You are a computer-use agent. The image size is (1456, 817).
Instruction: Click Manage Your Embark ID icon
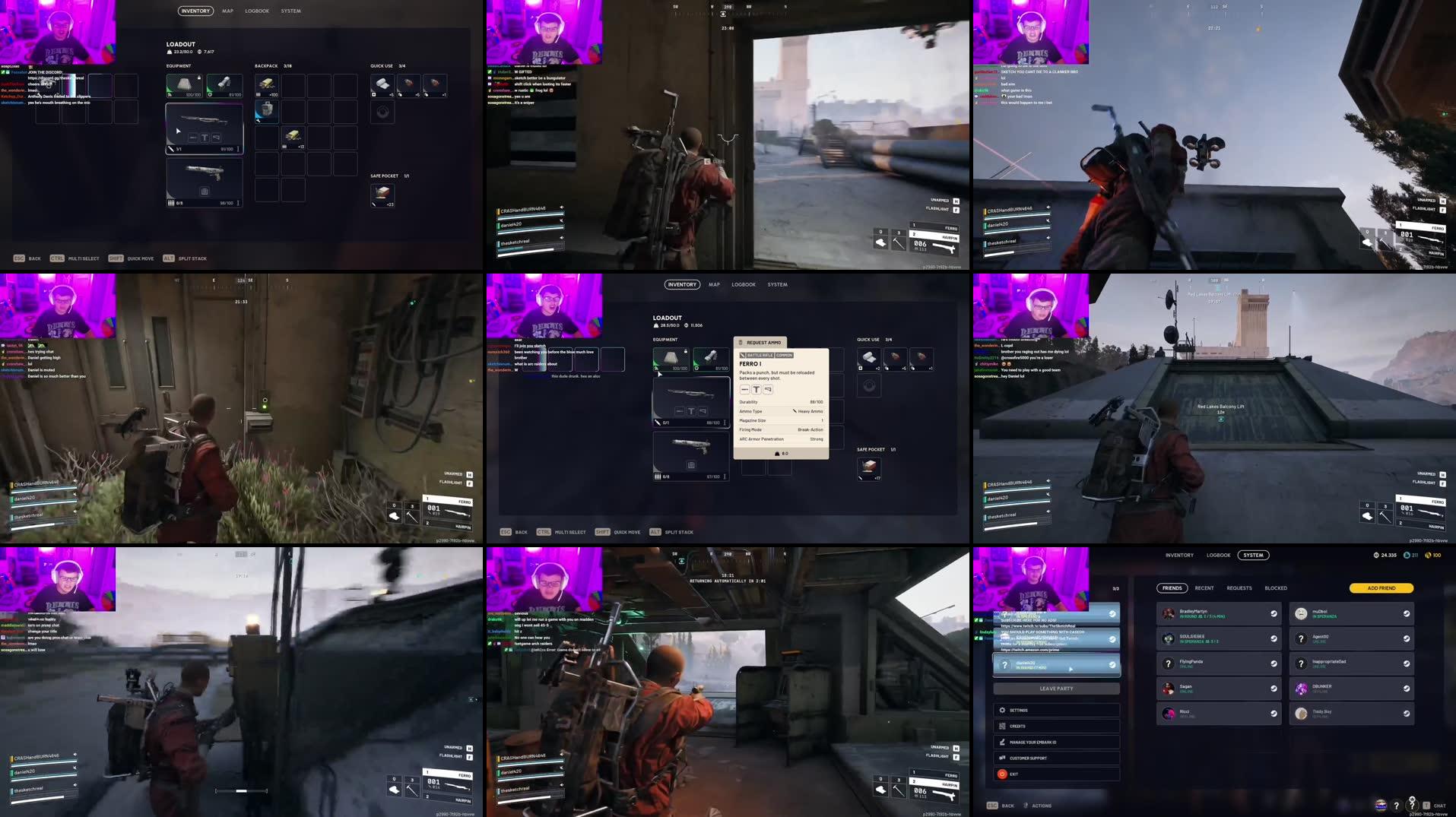point(1001,742)
